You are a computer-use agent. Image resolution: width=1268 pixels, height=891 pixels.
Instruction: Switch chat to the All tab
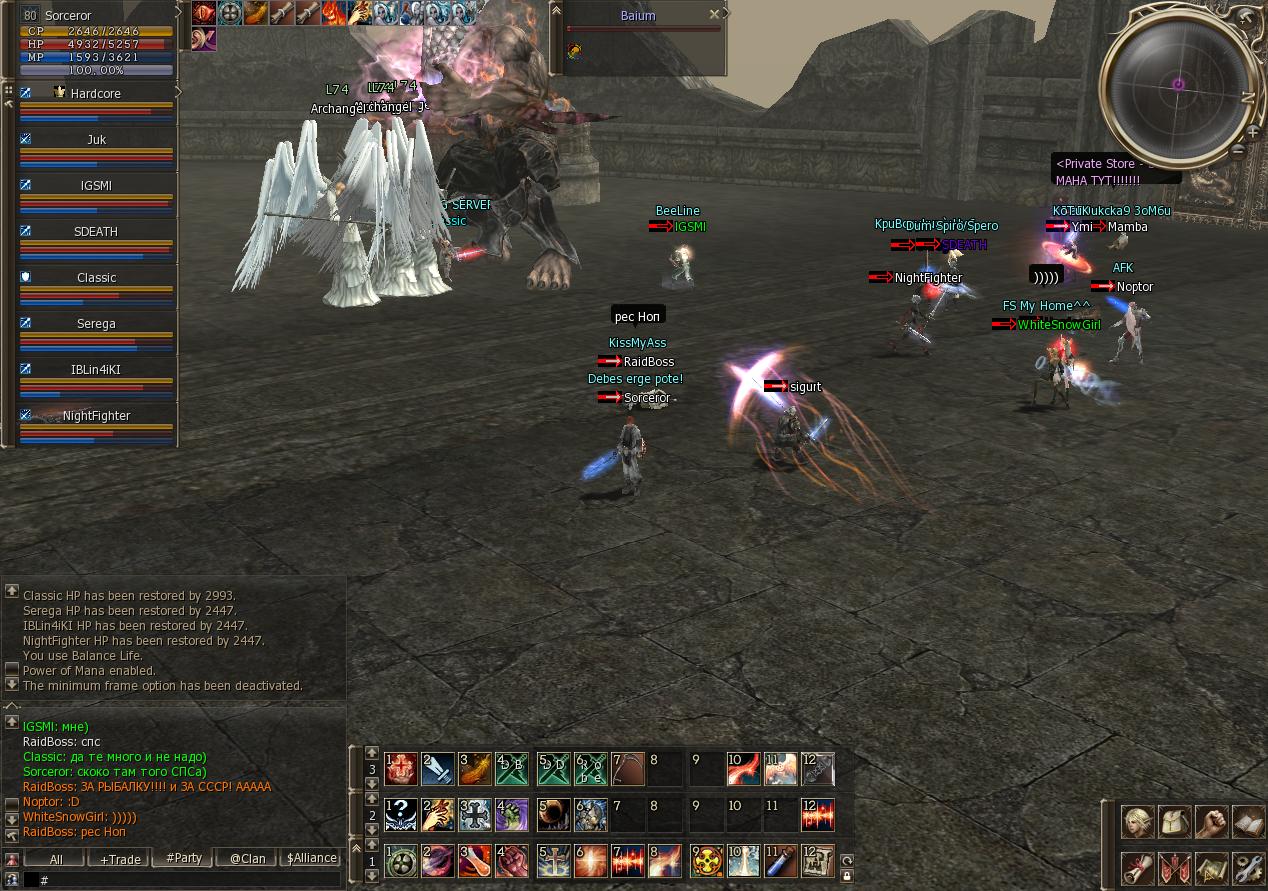55,859
